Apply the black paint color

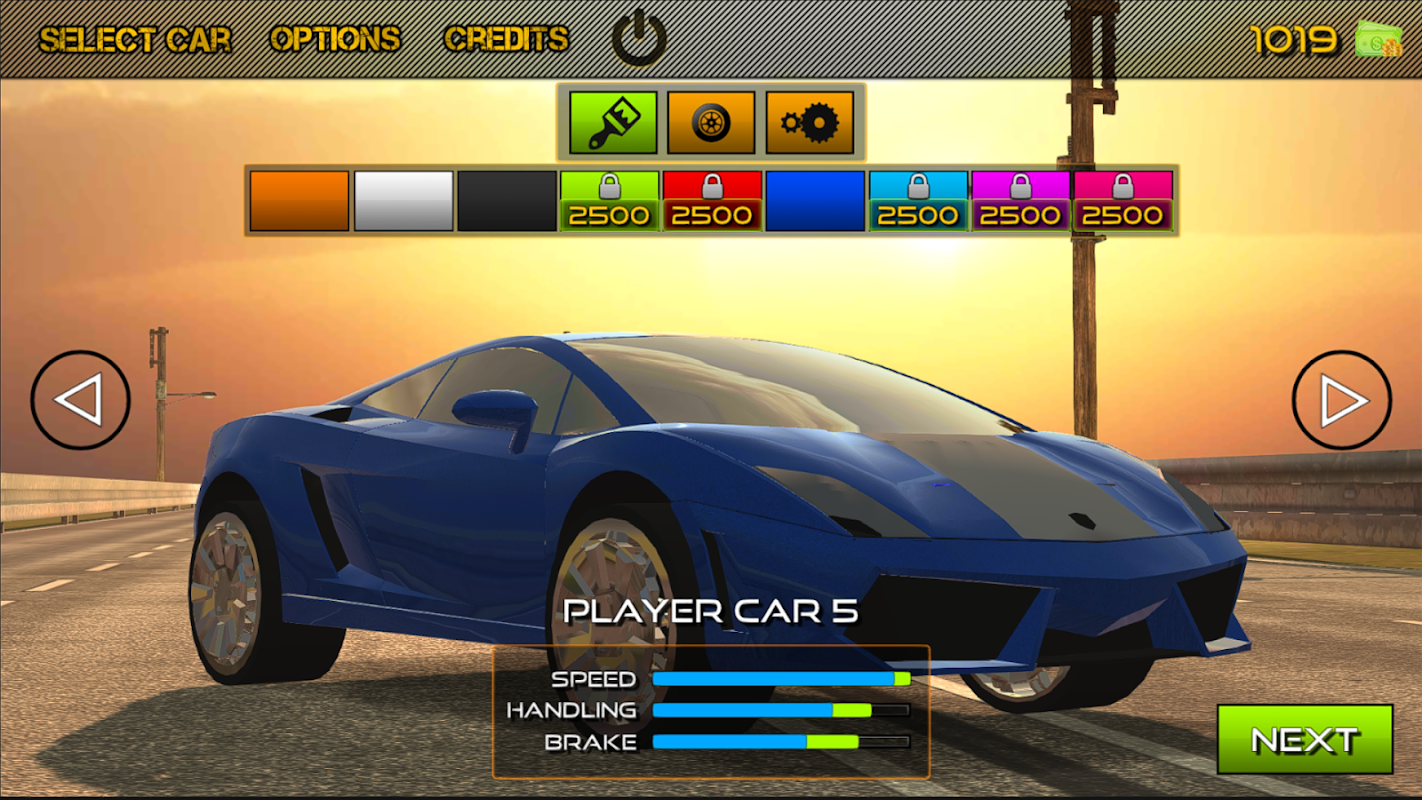pos(507,201)
